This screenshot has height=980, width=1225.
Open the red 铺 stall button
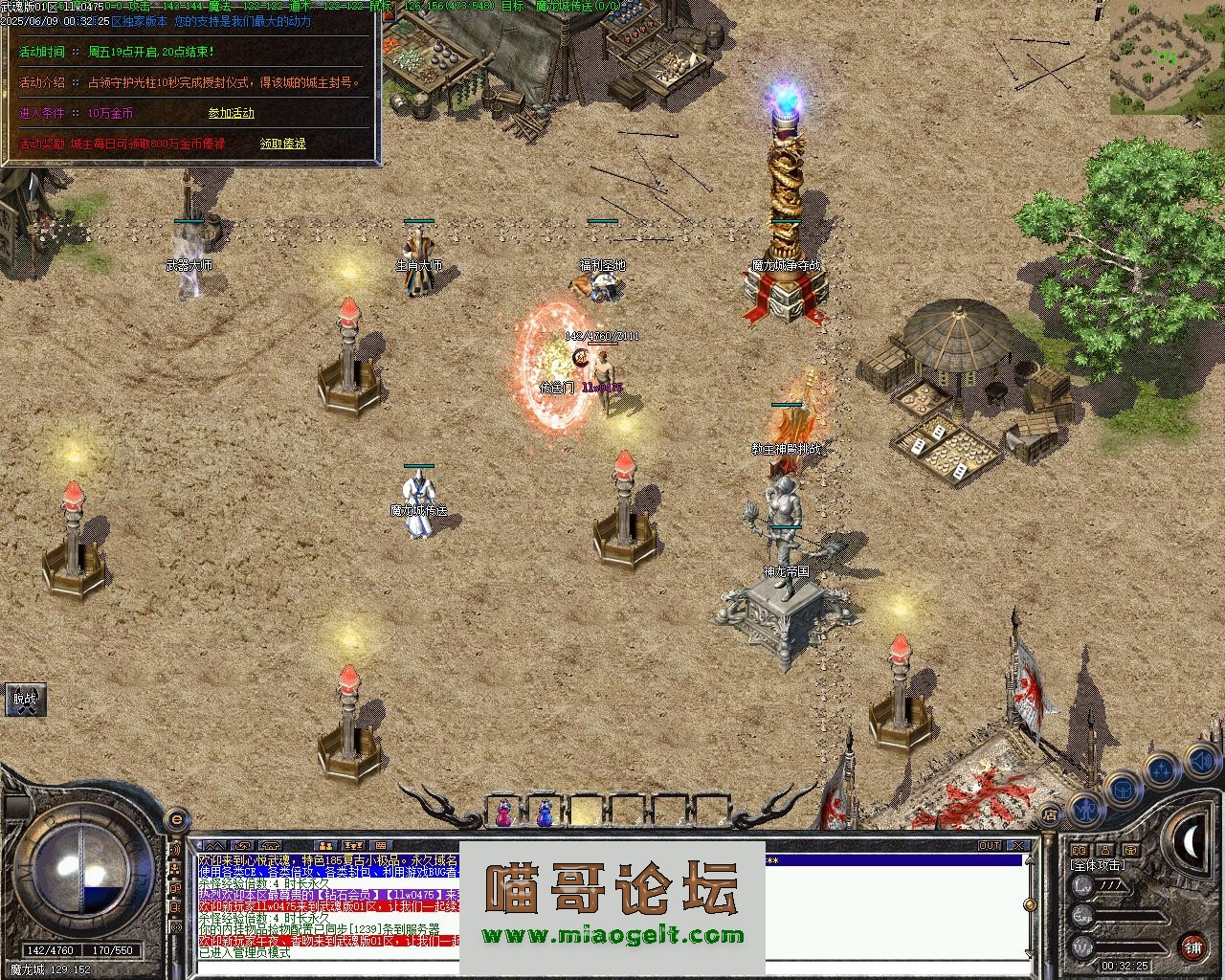point(1192,947)
